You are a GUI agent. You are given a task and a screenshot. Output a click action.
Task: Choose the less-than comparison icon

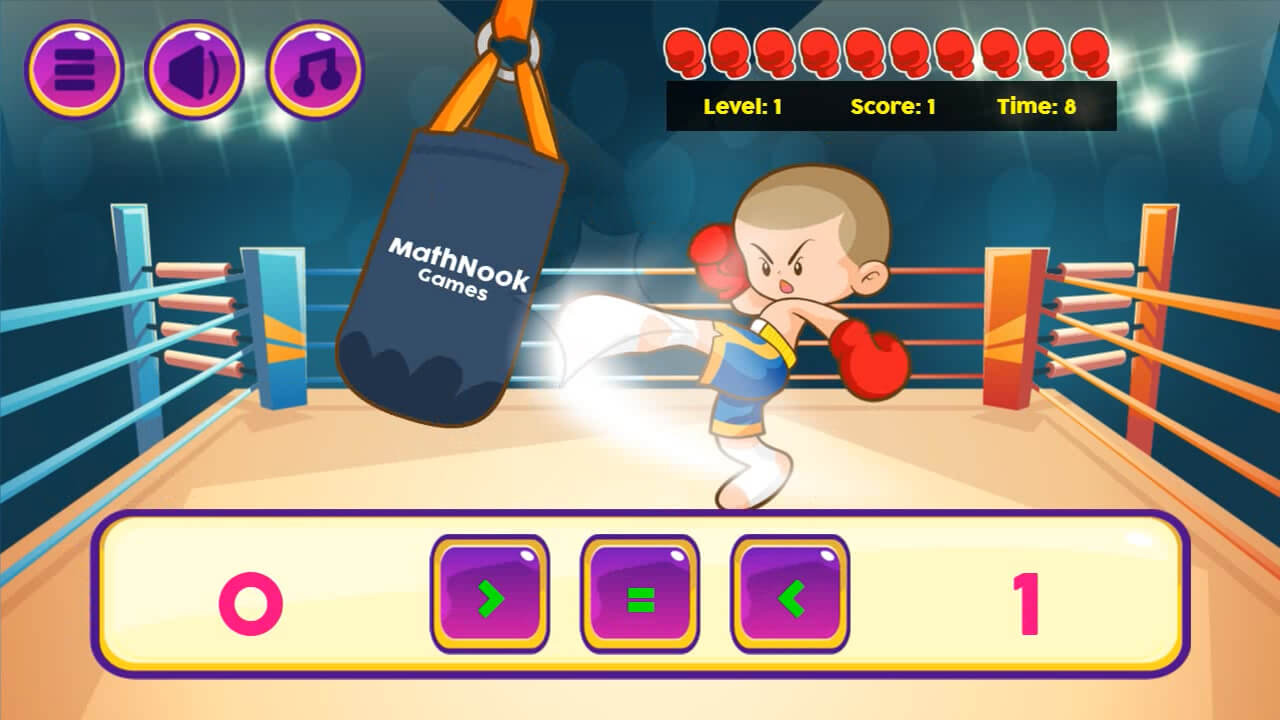(x=787, y=592)
